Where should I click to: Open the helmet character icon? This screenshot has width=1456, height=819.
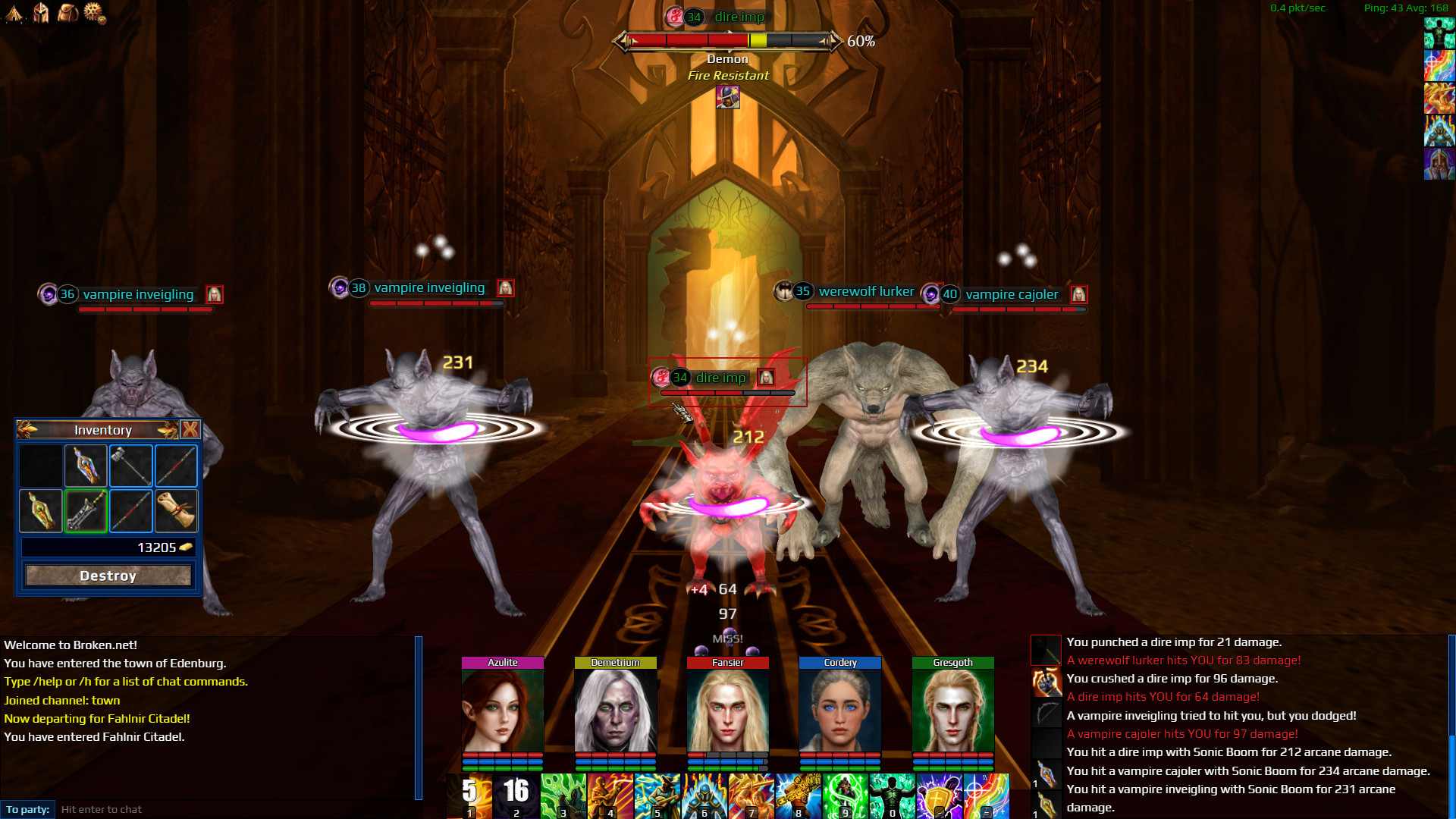pyautogui.click(x=41, y=12)
